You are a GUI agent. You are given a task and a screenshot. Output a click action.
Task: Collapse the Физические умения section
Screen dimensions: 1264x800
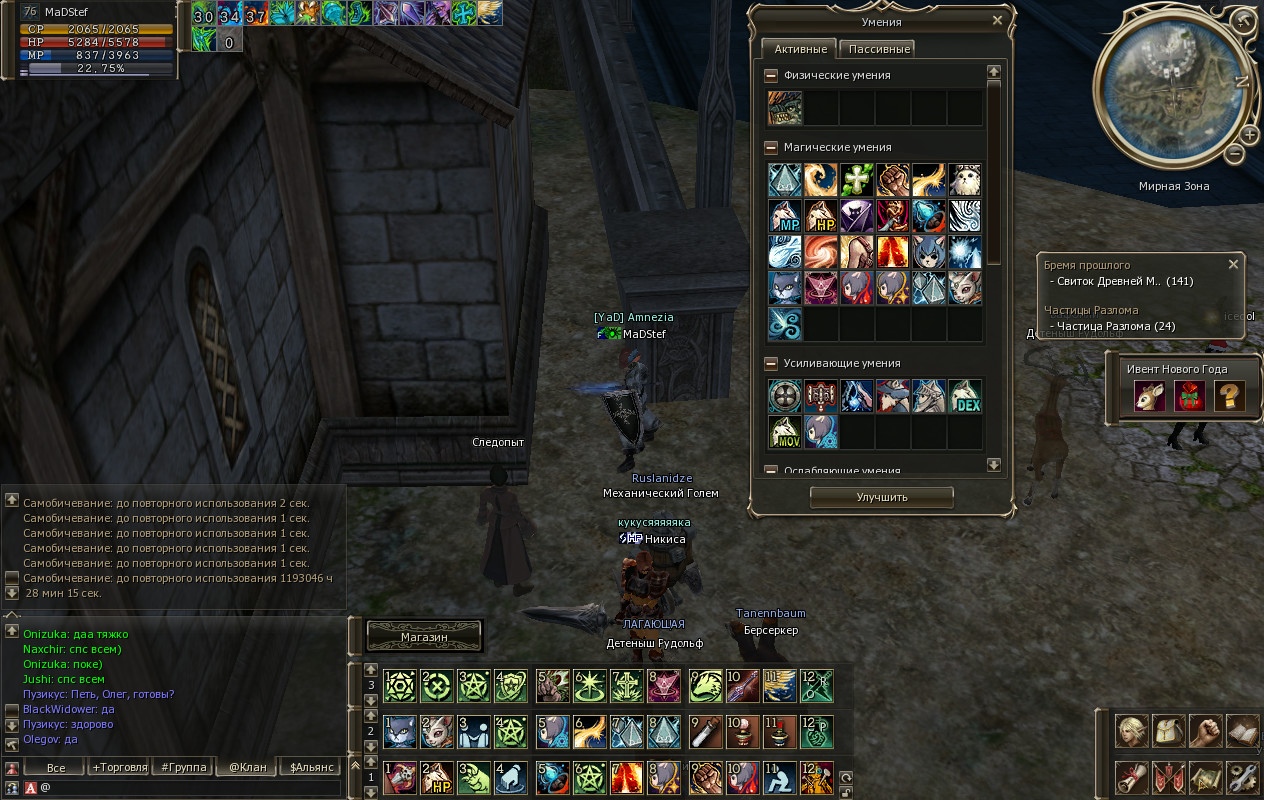coord(771,76)
